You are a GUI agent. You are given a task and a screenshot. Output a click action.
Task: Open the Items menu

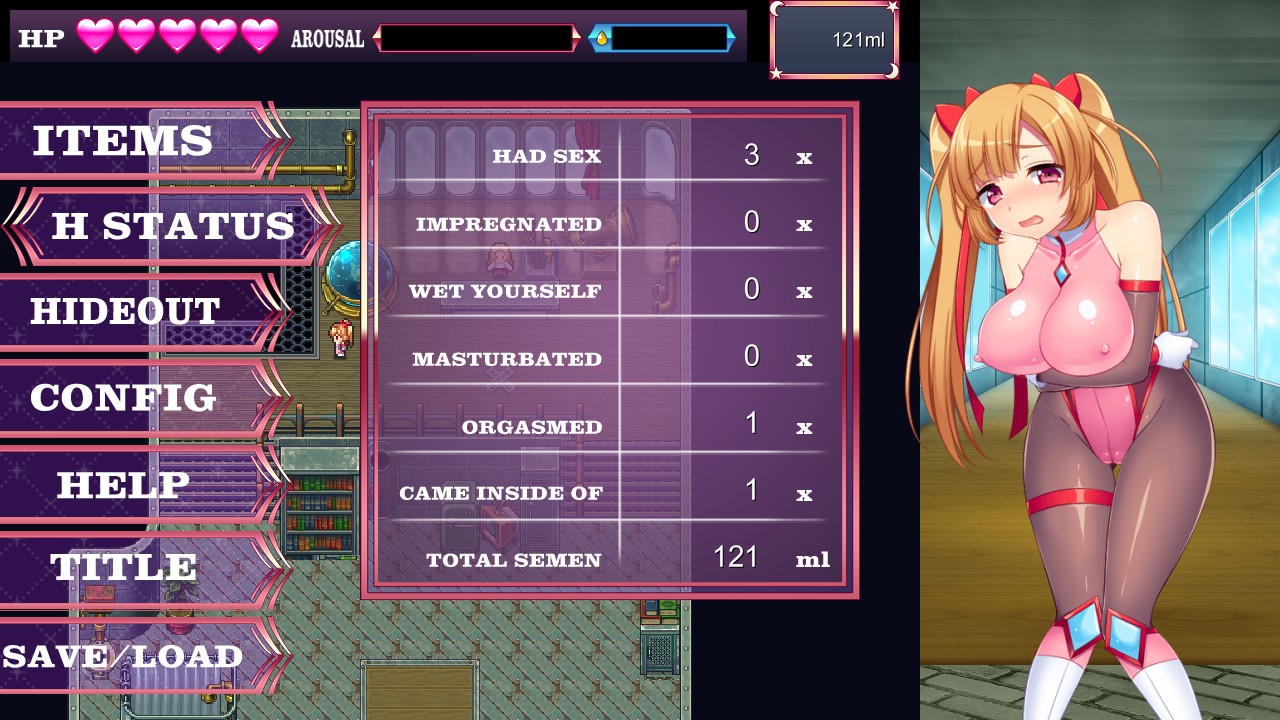pos(123,141)
